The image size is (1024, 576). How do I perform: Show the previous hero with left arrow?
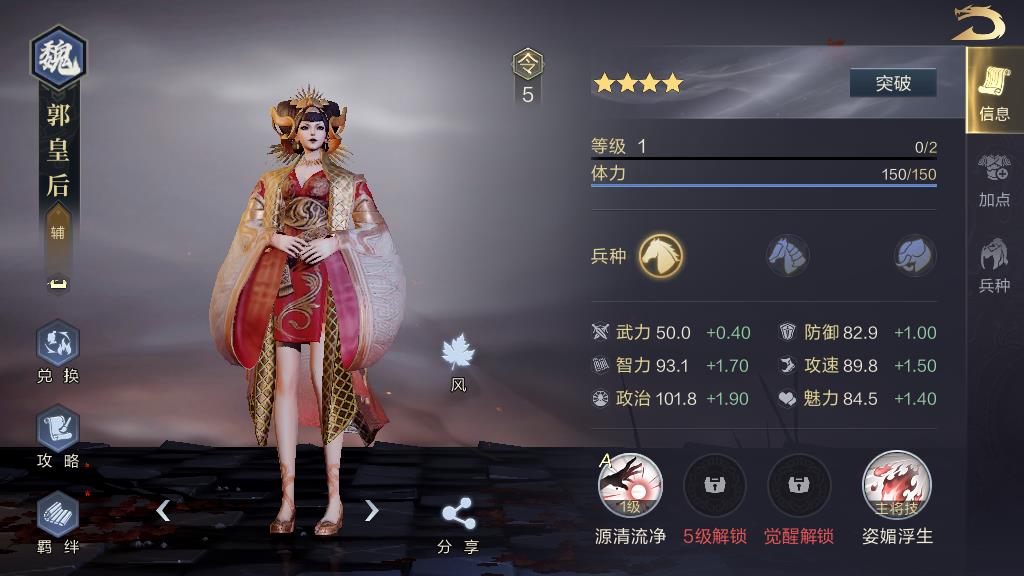click(163, 511)
